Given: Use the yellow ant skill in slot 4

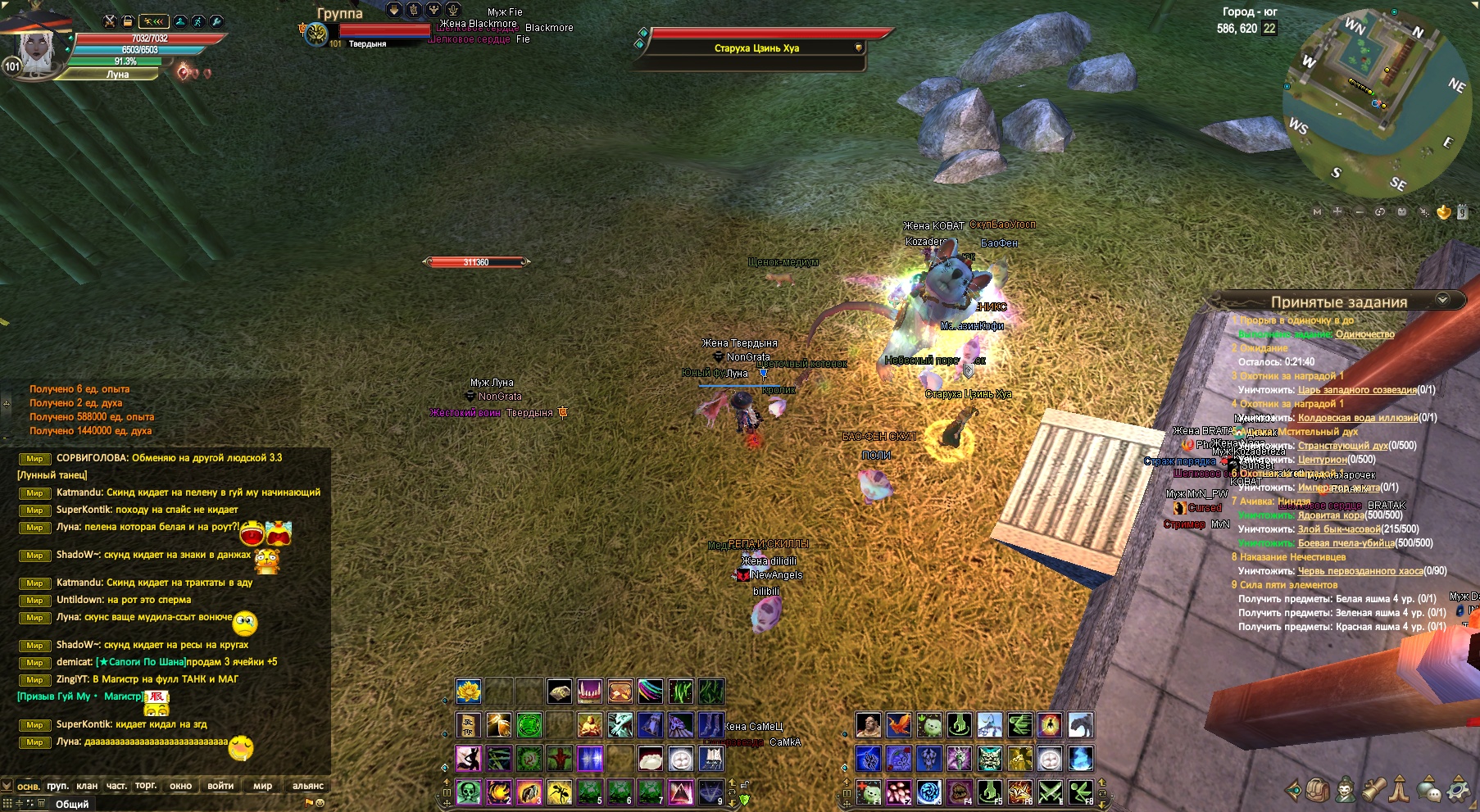Looking at the screenshot, I should (x=559, y=792).
